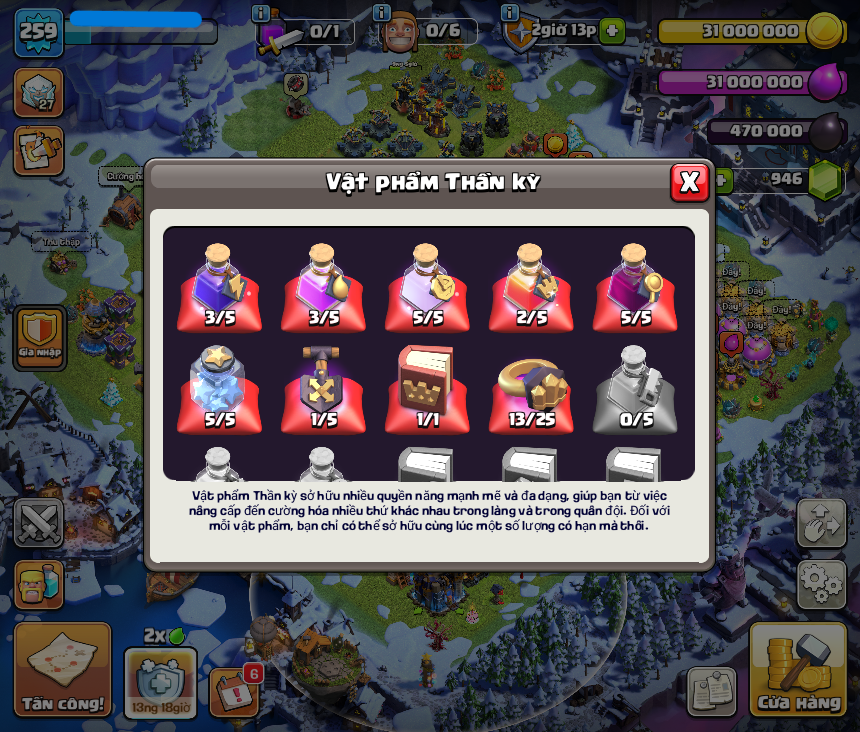860x732 pixels.
Task: Pick the orange hero potion with 2/5
Action: coord(531,287)
